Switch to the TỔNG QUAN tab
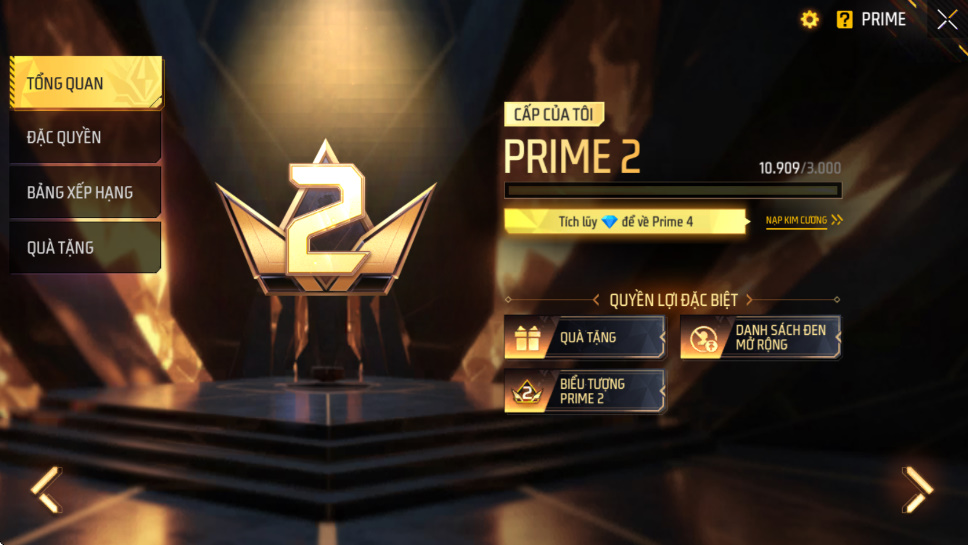 pyautogui.click(x=85, y=83)
